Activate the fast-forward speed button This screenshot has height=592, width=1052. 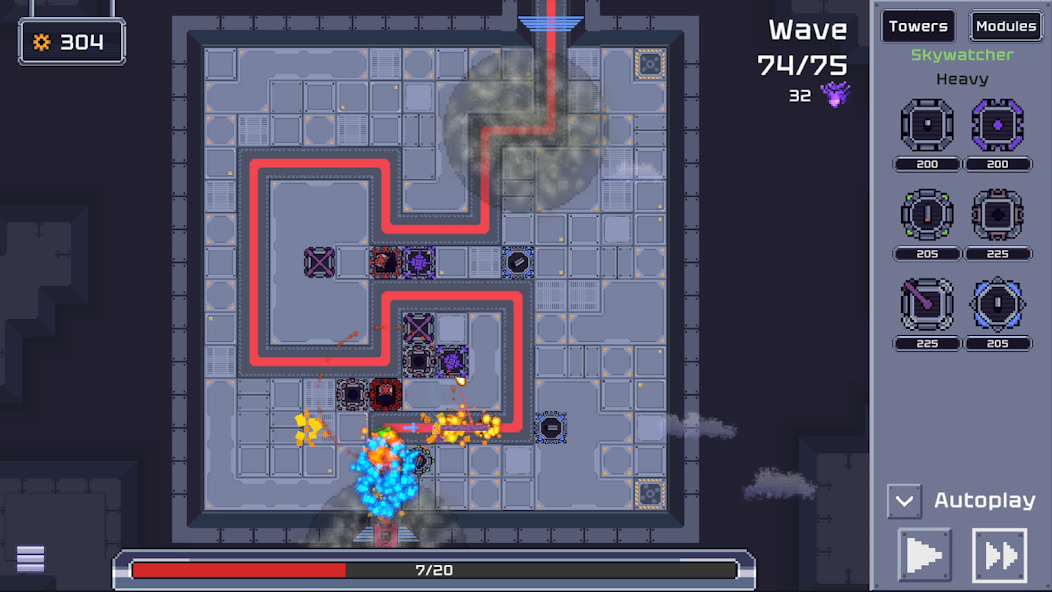[x=999, y=555]
